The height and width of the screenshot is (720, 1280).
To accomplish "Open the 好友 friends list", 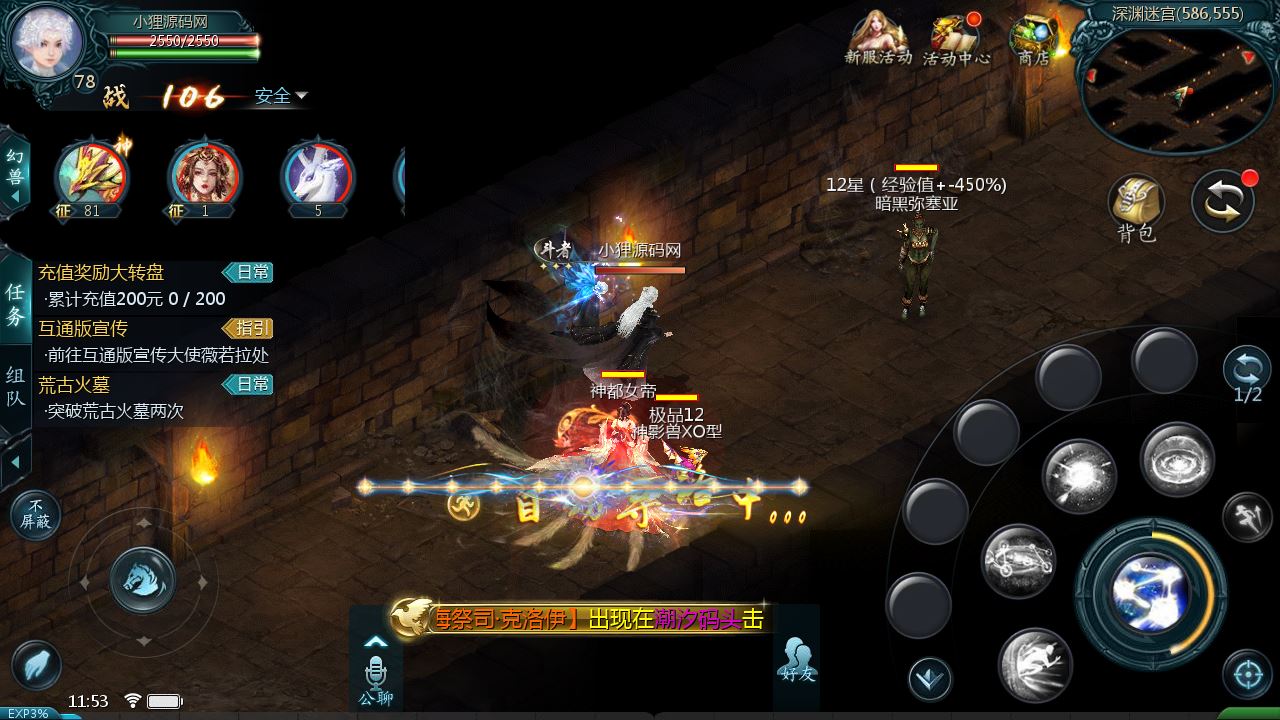I will [797, 658].
